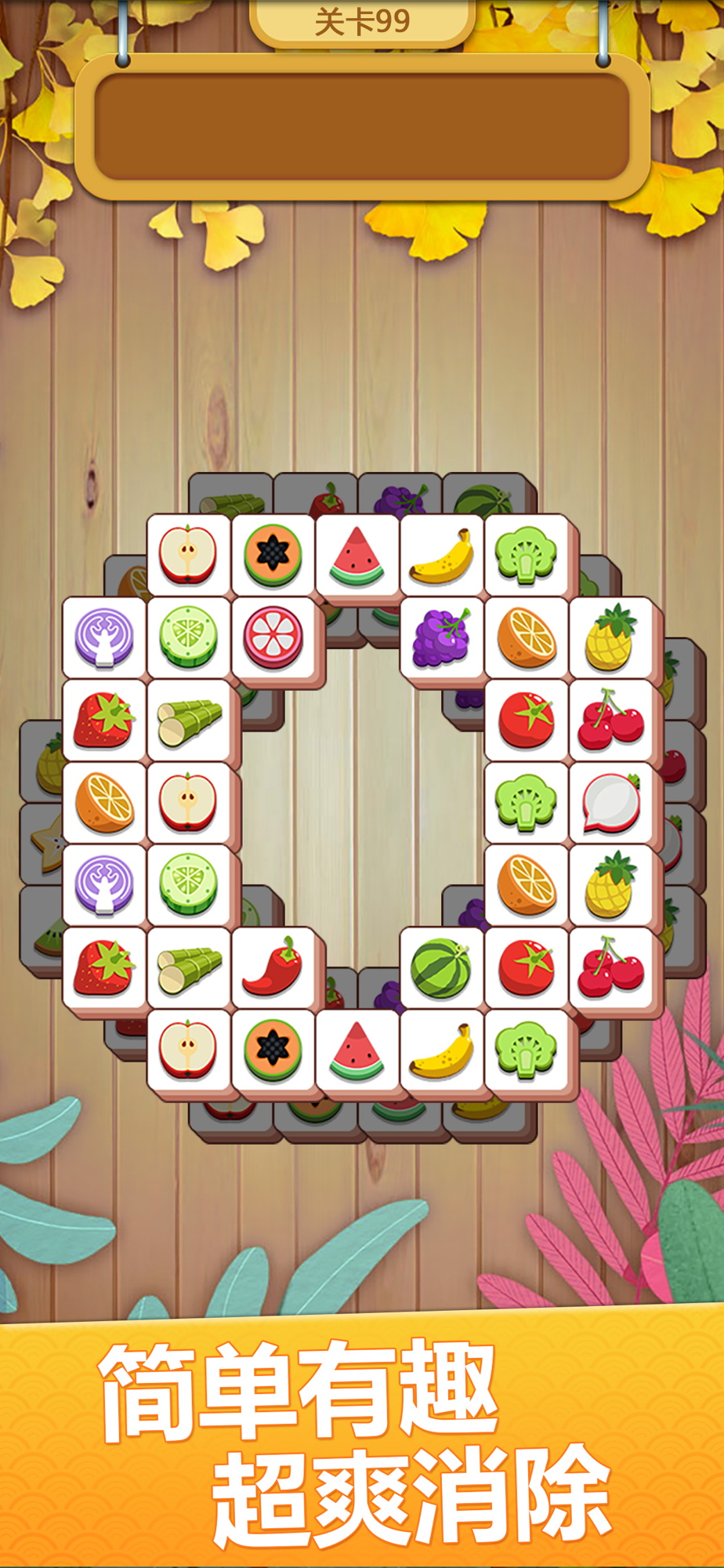Pick the whole striped watermelon tile

441,968
